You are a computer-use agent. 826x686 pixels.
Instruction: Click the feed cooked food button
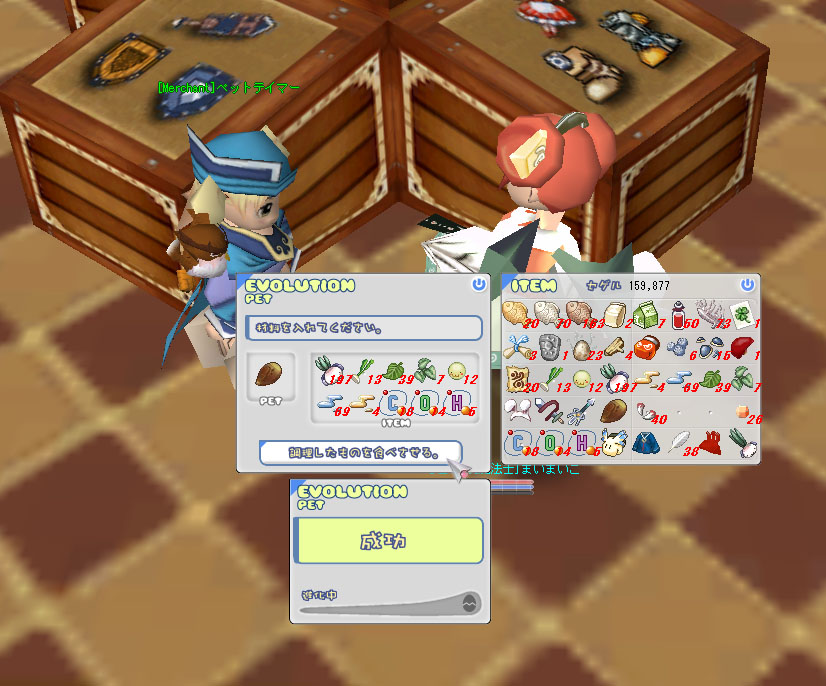360,453
